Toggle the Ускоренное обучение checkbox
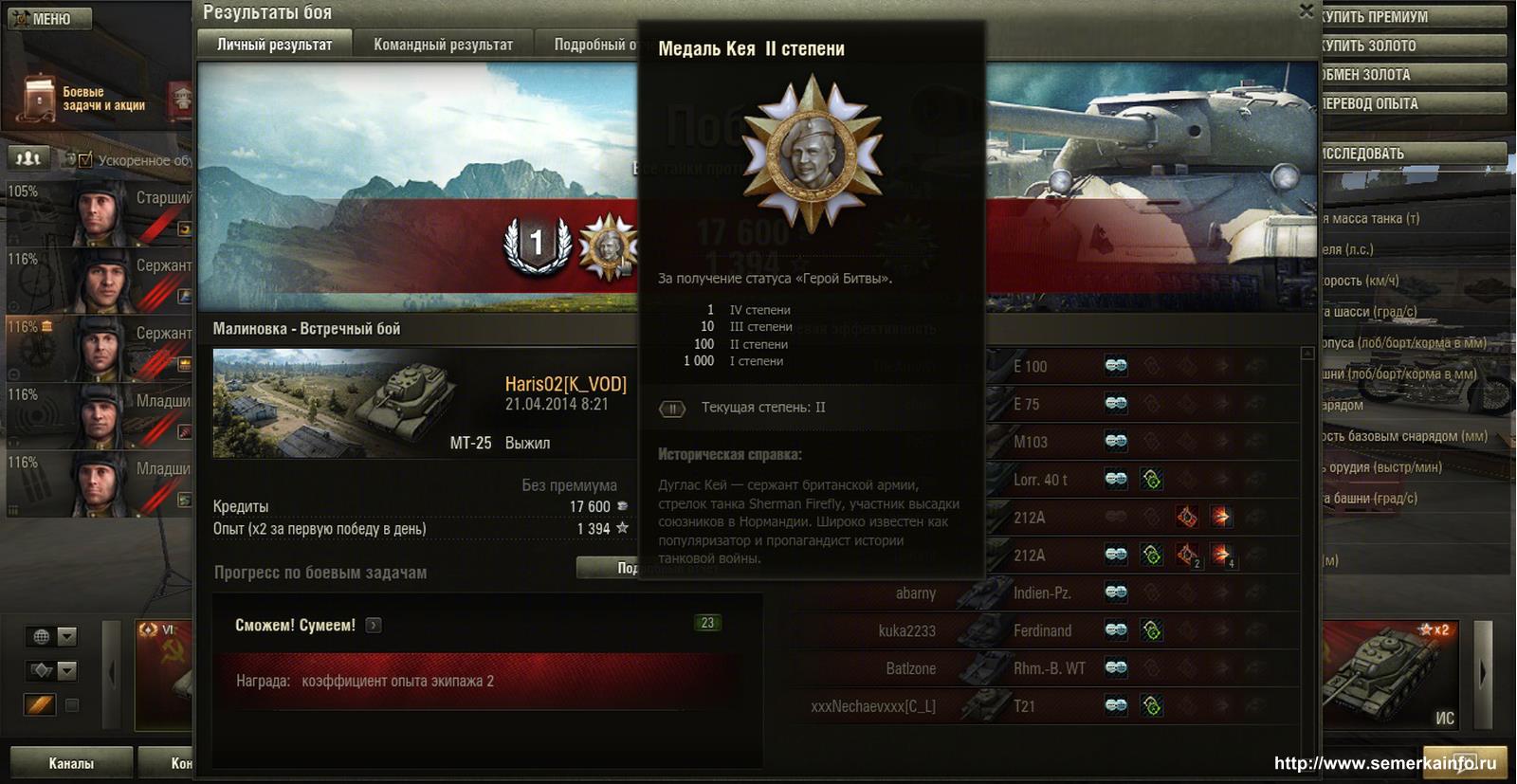 click(x=85, y=160)
